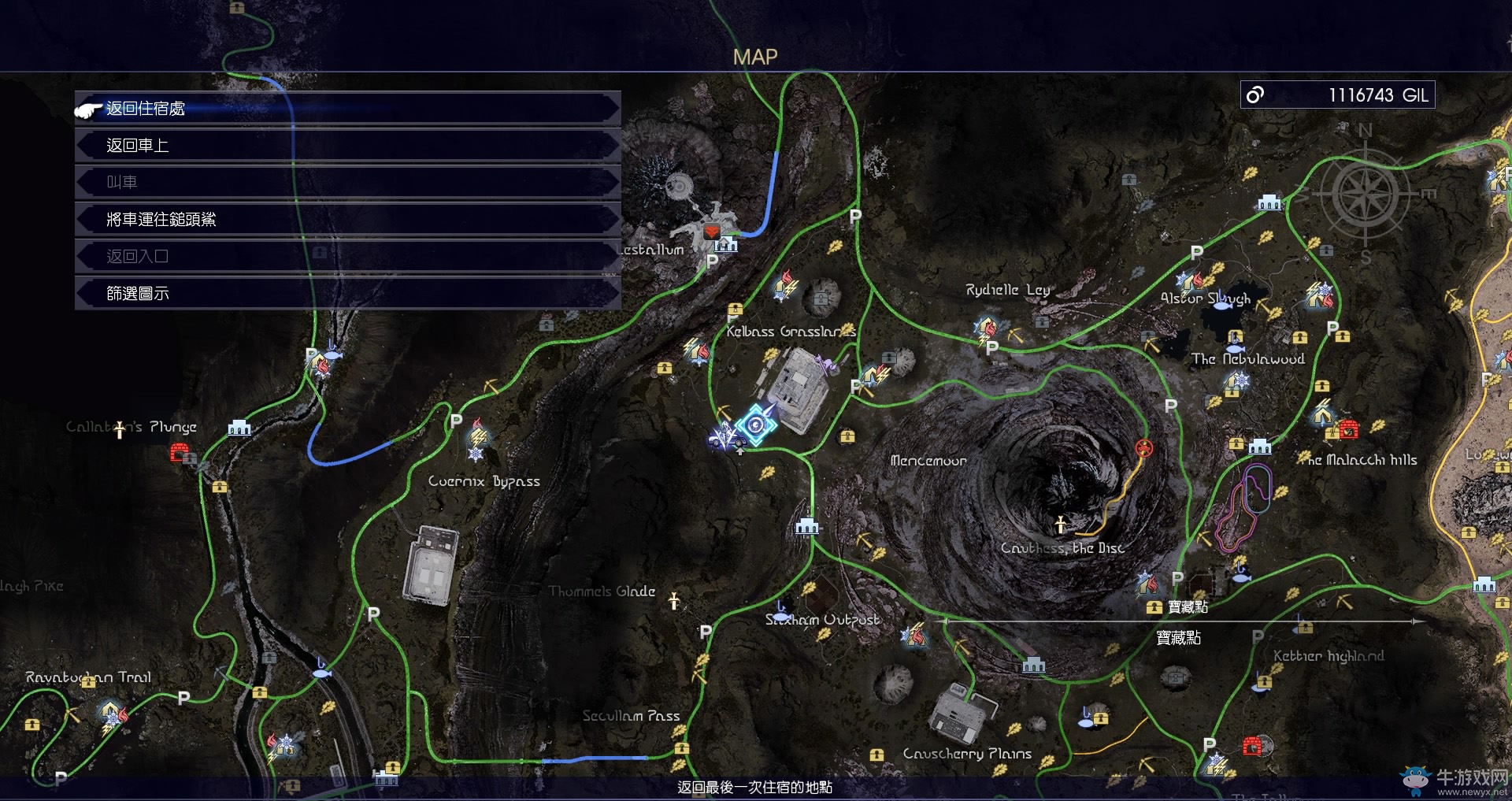1512x801 pixels.
Task: Click the royal tomb marker at Thommels Glade
Action: [674, 602]
